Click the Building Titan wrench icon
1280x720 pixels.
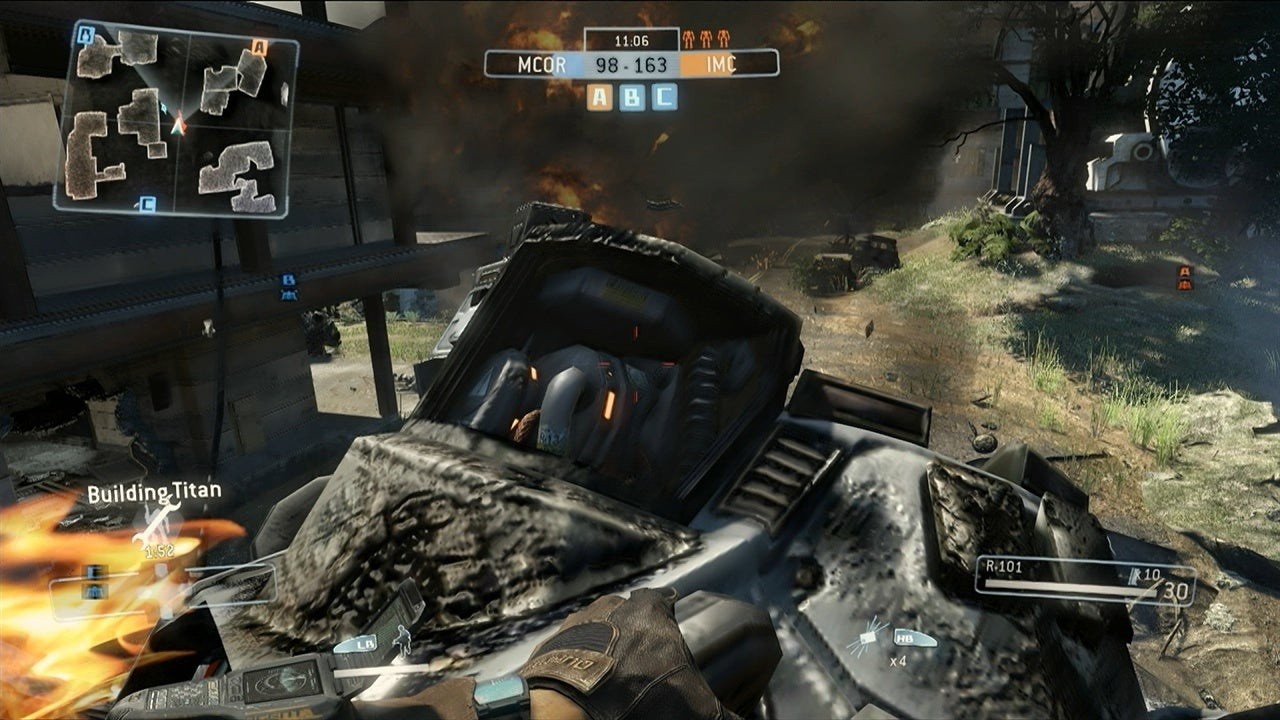coord(156,523)
